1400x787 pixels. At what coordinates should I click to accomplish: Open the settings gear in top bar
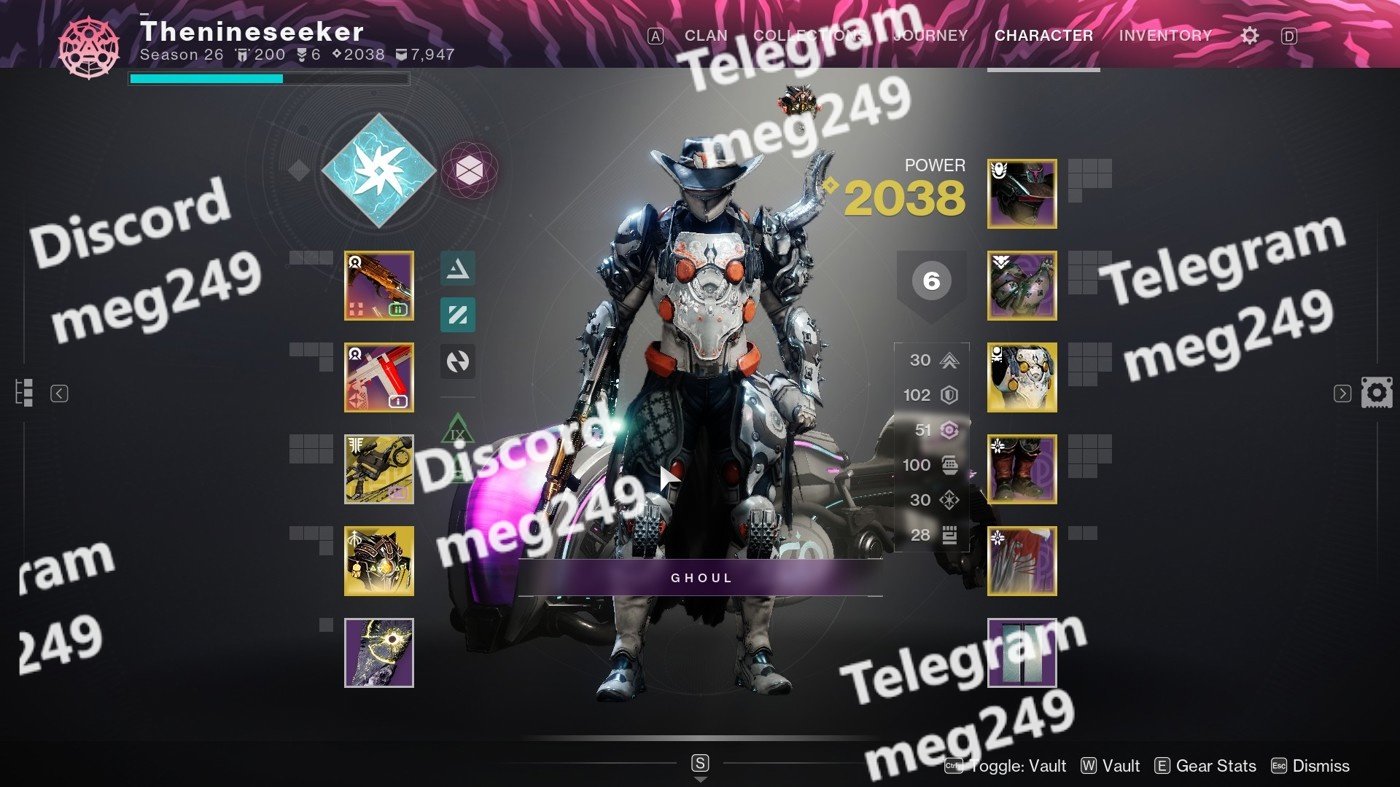pos(1249,36)
